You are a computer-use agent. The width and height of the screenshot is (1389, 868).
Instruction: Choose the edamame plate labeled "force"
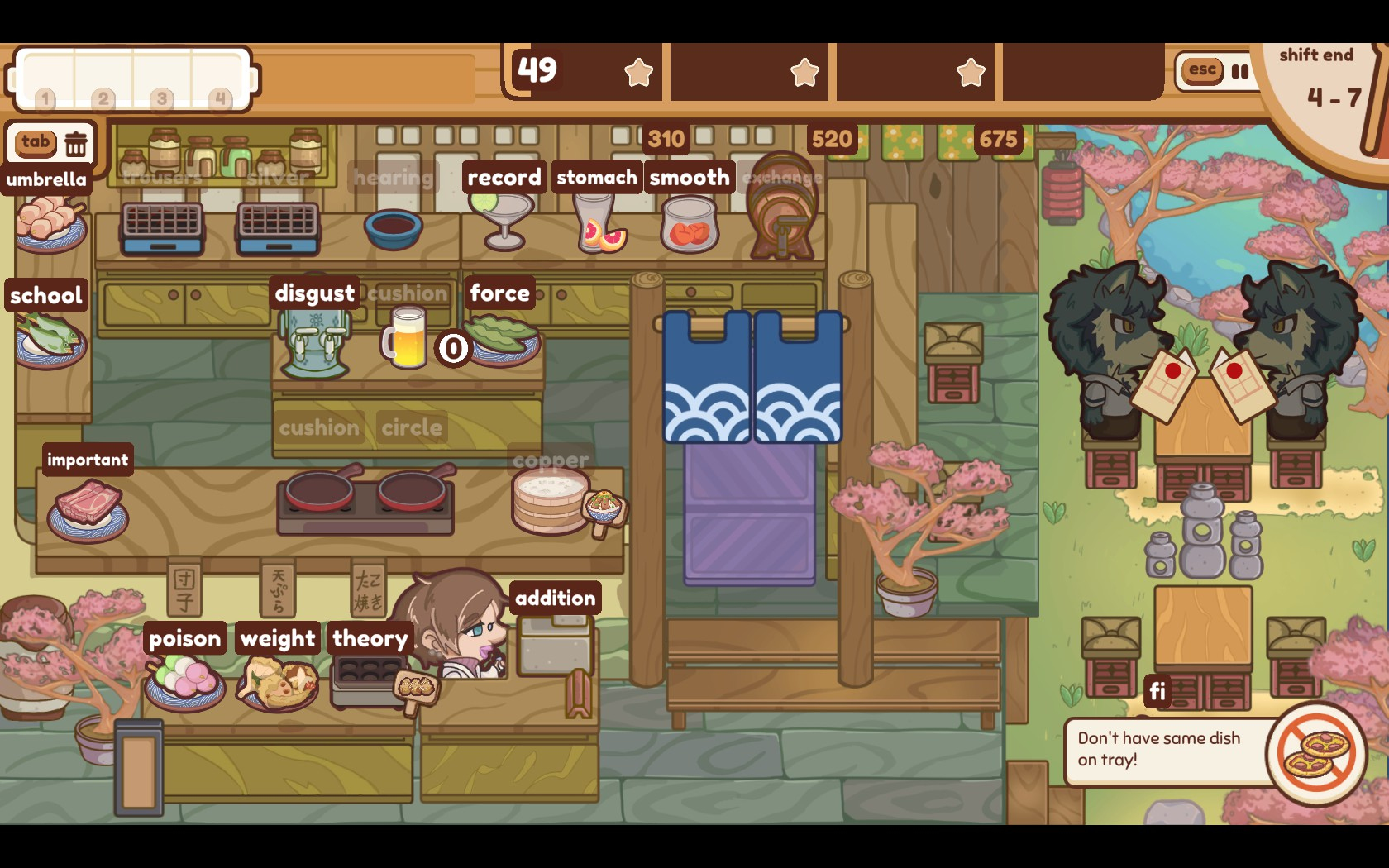pos(502,338)
